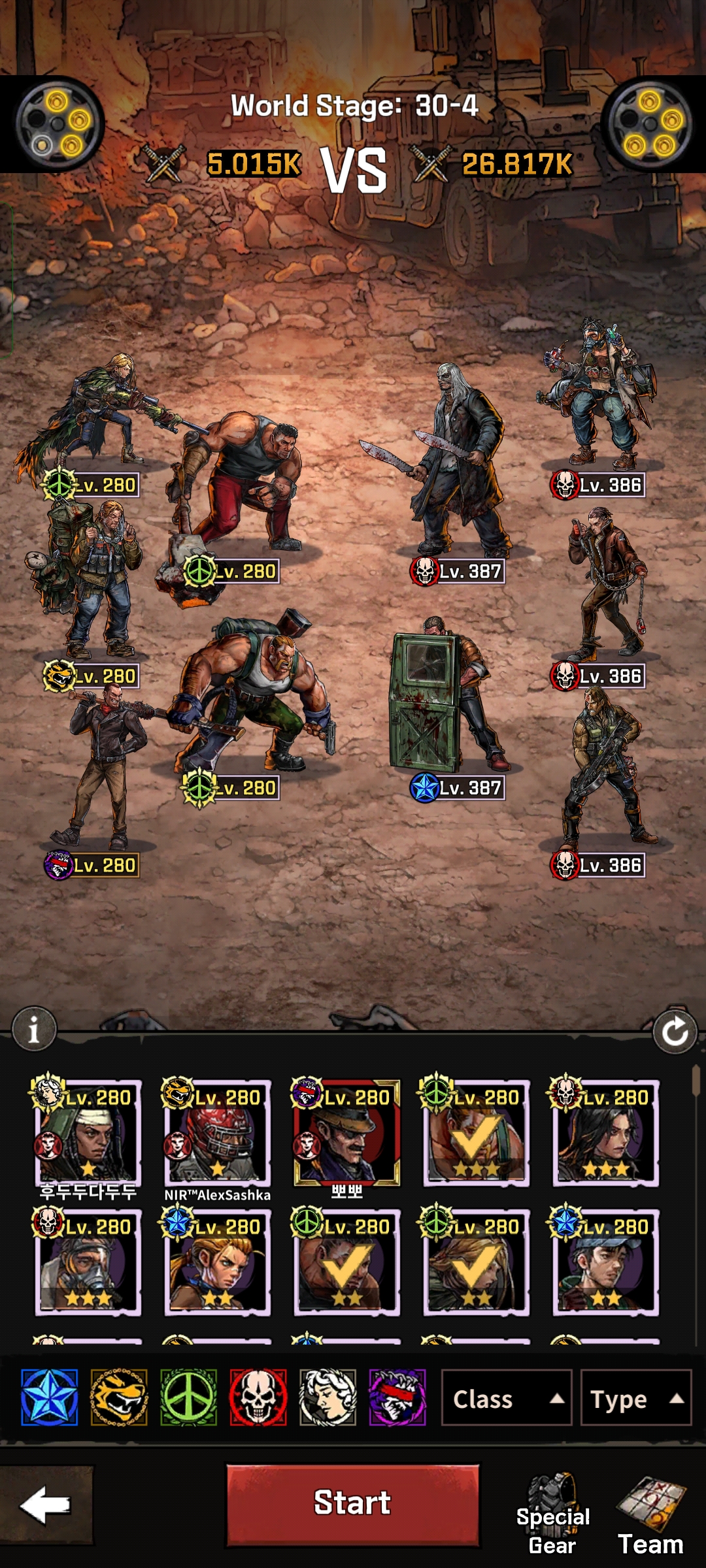Pick the green-cap blue star hero card

coord(605,1262)
